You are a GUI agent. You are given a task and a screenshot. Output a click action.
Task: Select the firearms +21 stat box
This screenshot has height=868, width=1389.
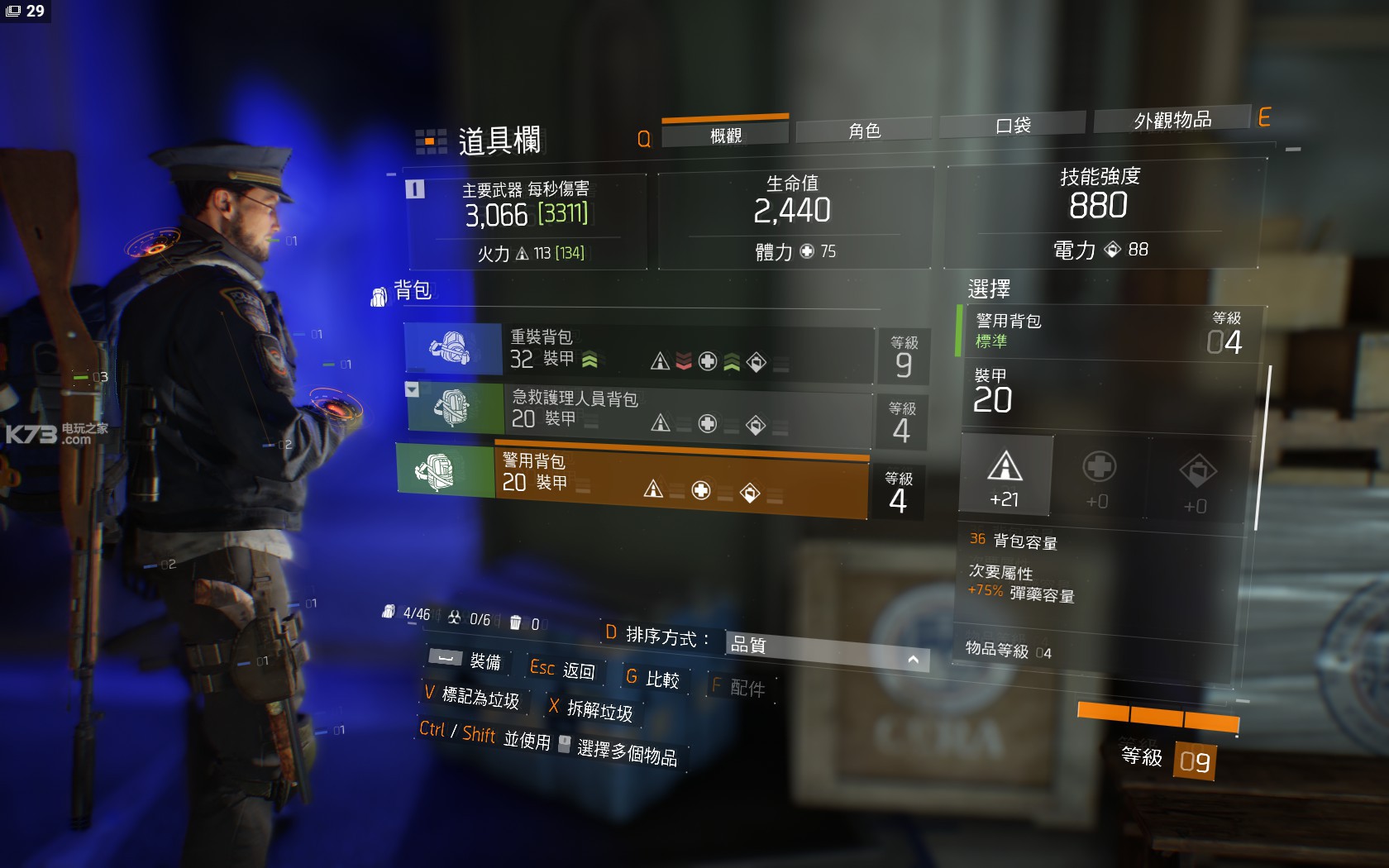(1005, 476)
